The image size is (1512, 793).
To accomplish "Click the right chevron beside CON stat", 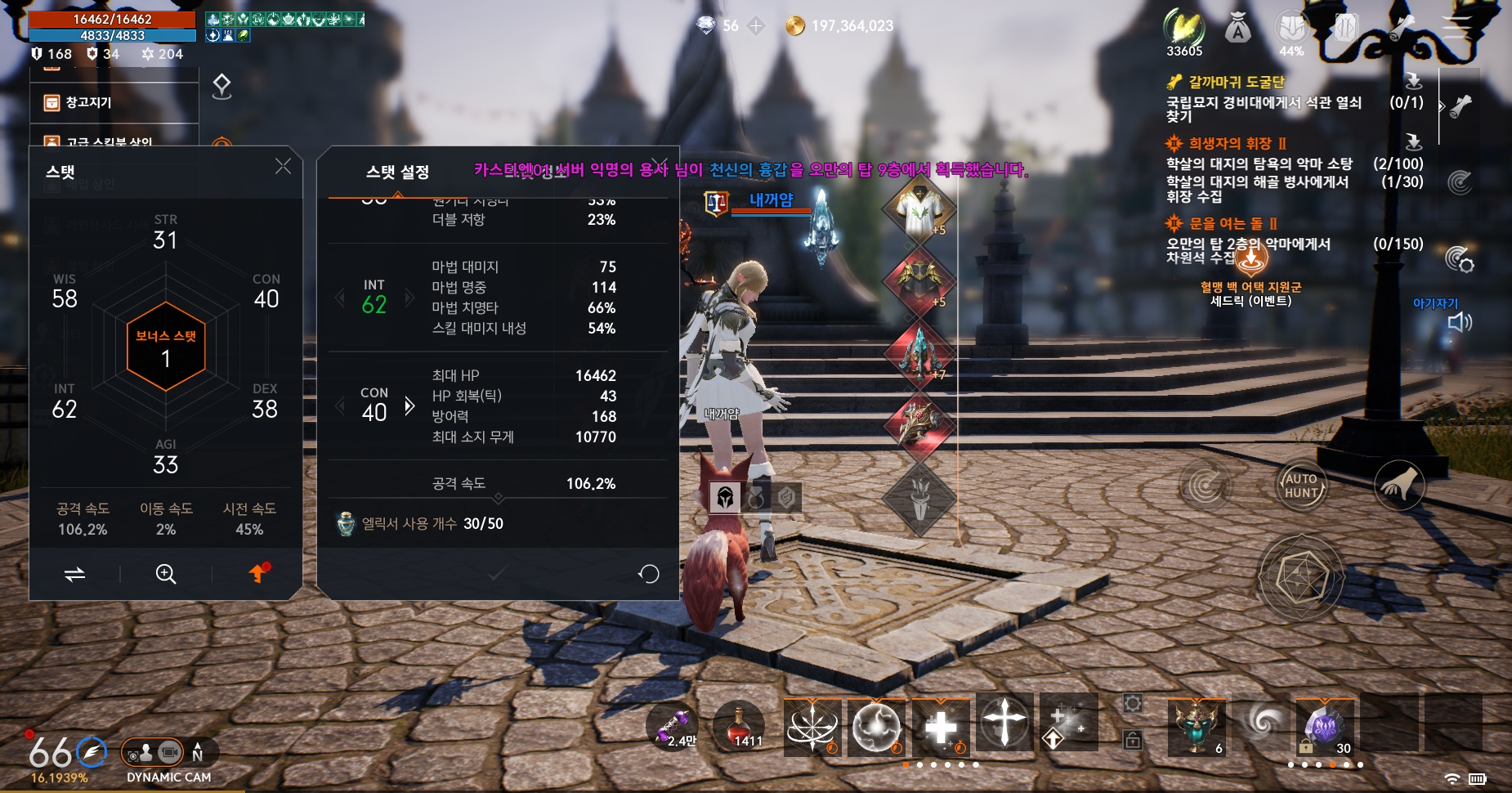I will click(410, 405).
